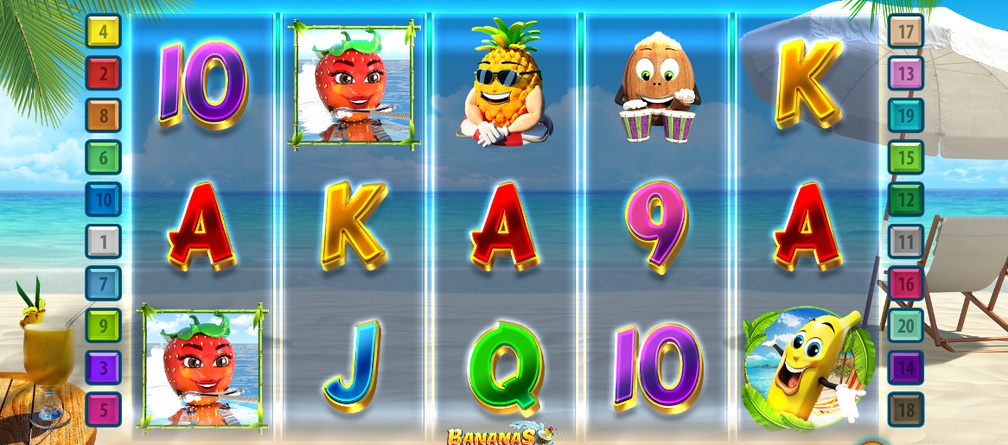
Task: Show payline 13
Action: [x=906, y=73]
